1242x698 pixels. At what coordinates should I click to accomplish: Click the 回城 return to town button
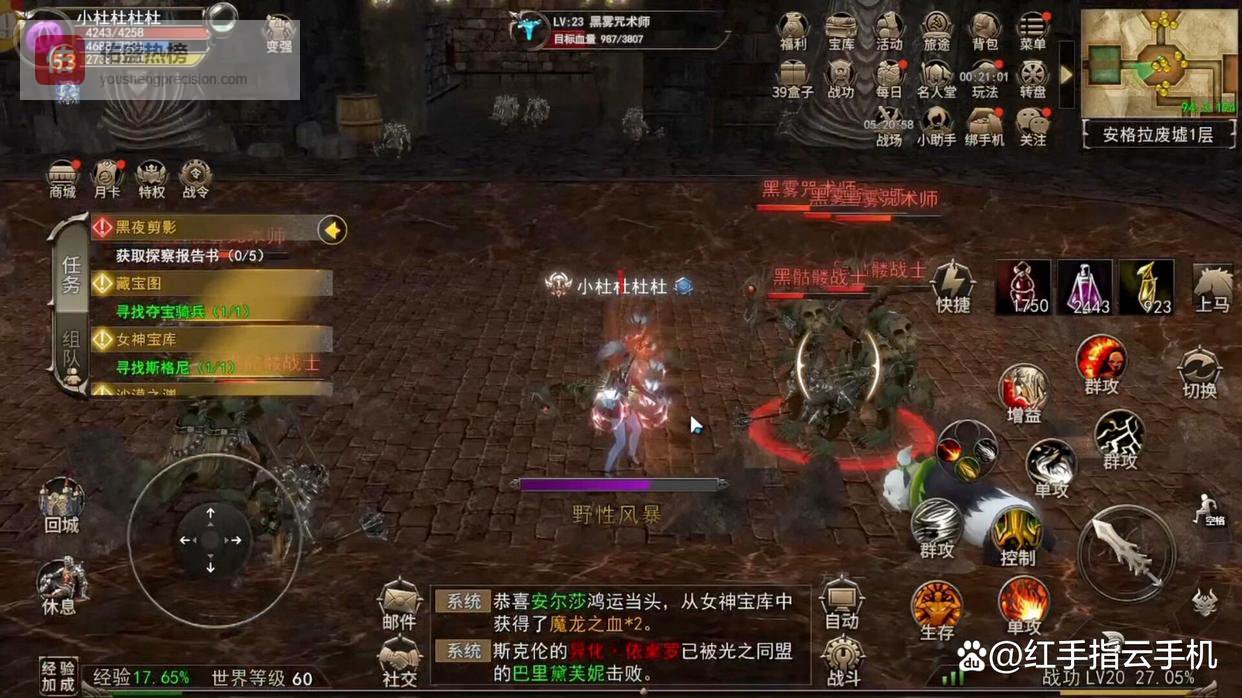61,504
